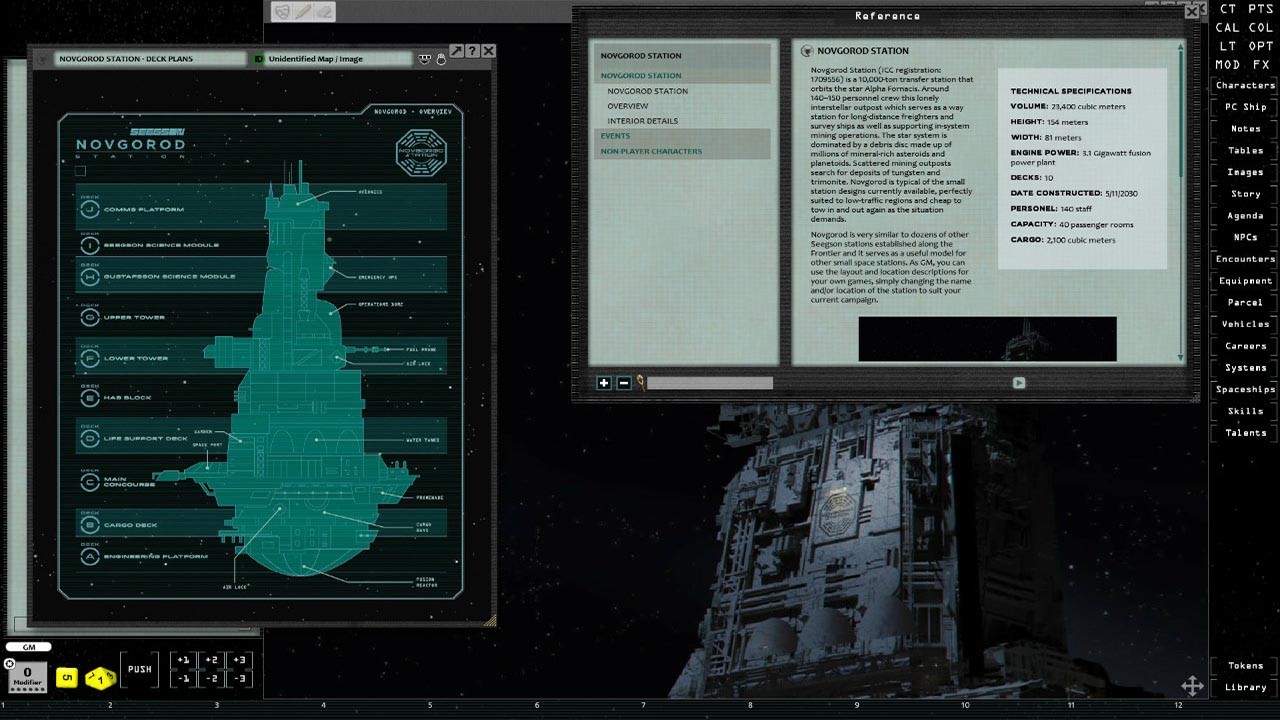
Task: Select the token mask tool in the top toolbar
Action: [281, 11]
